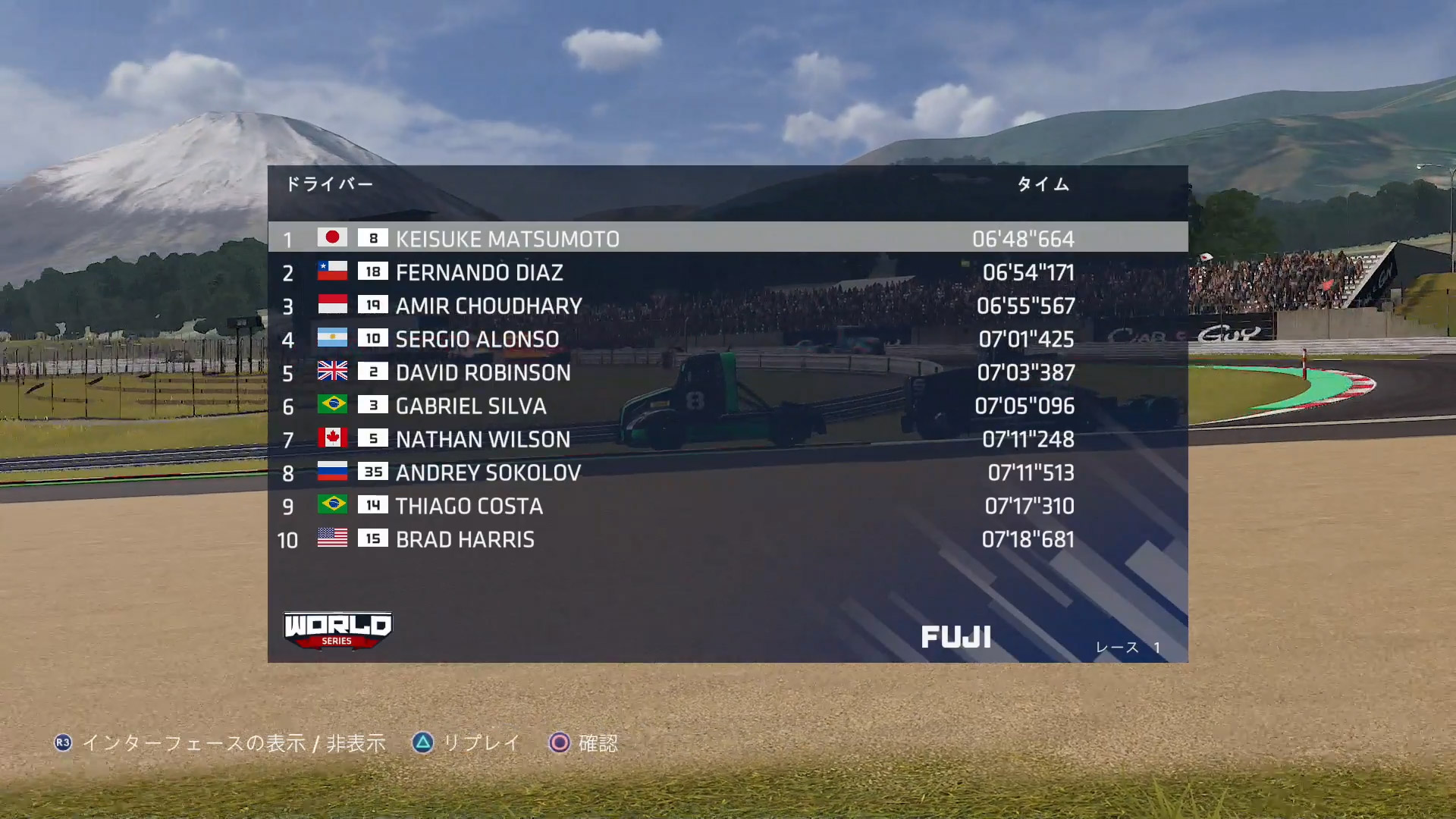Image resolution: width=1456 pixels, height=819 pixels.
Task: Open the リプレイ replay option
Action: coord(466,742)
